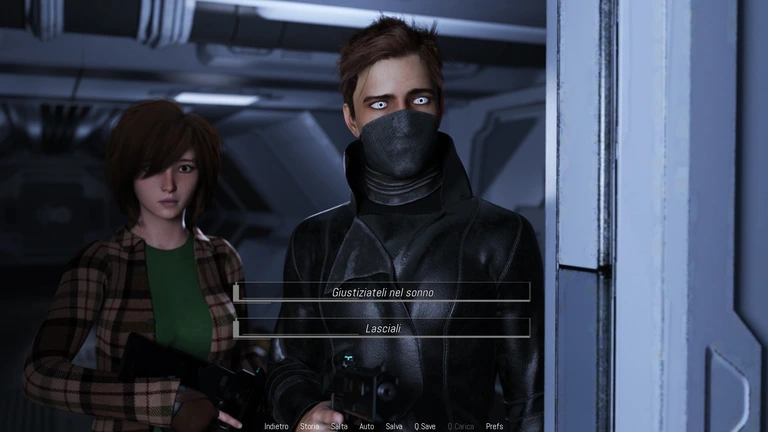The width and height of the screenshot is (768, 432).
Task: Activate Salta to skip dialogue
Action: click(x=339, y=426)
